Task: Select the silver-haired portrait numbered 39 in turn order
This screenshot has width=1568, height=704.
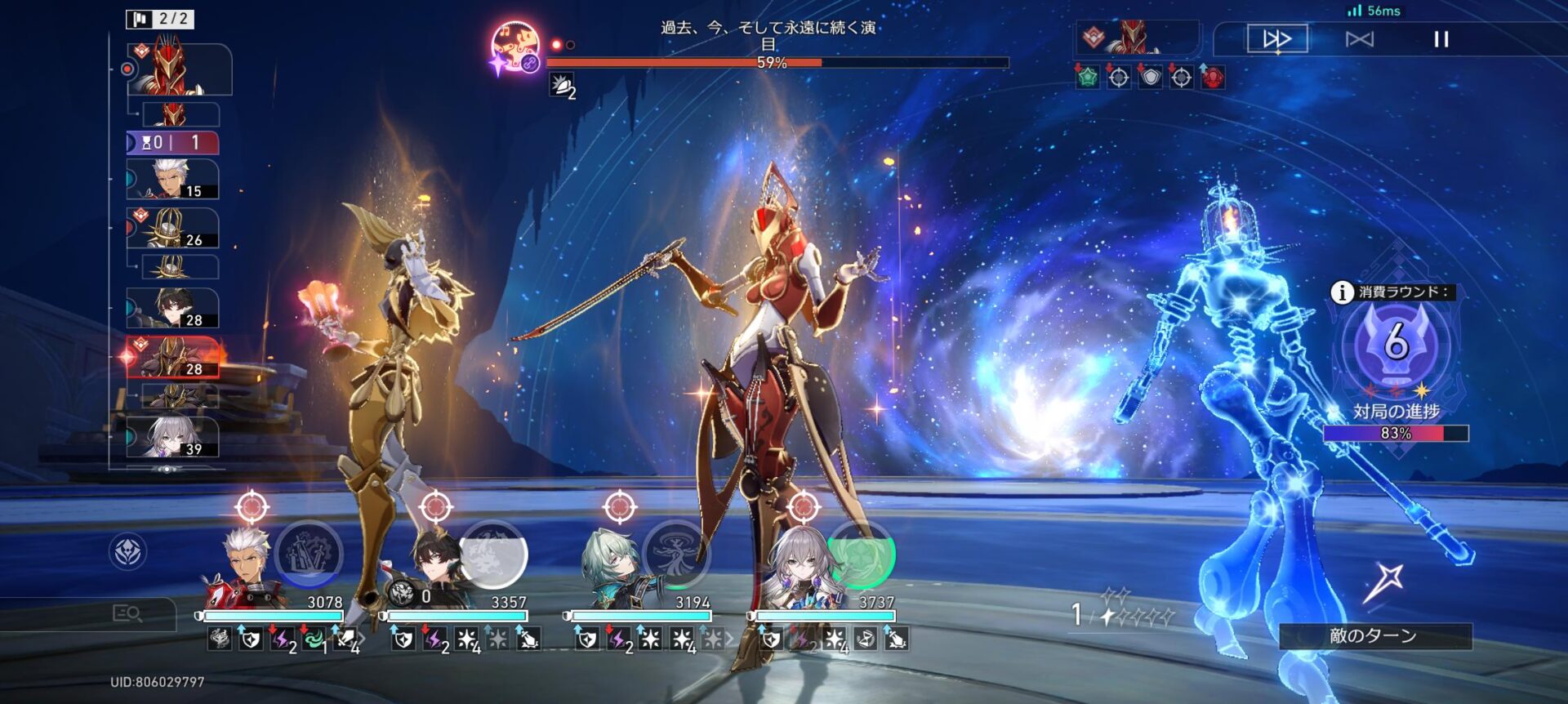Action: (173, 437)
